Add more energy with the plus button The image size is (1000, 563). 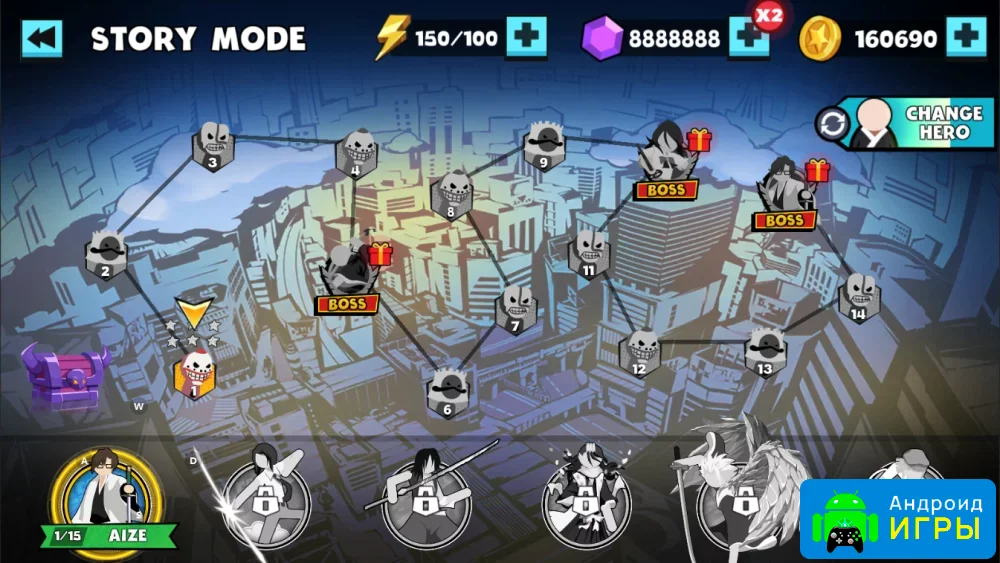(x=526, y=39)
